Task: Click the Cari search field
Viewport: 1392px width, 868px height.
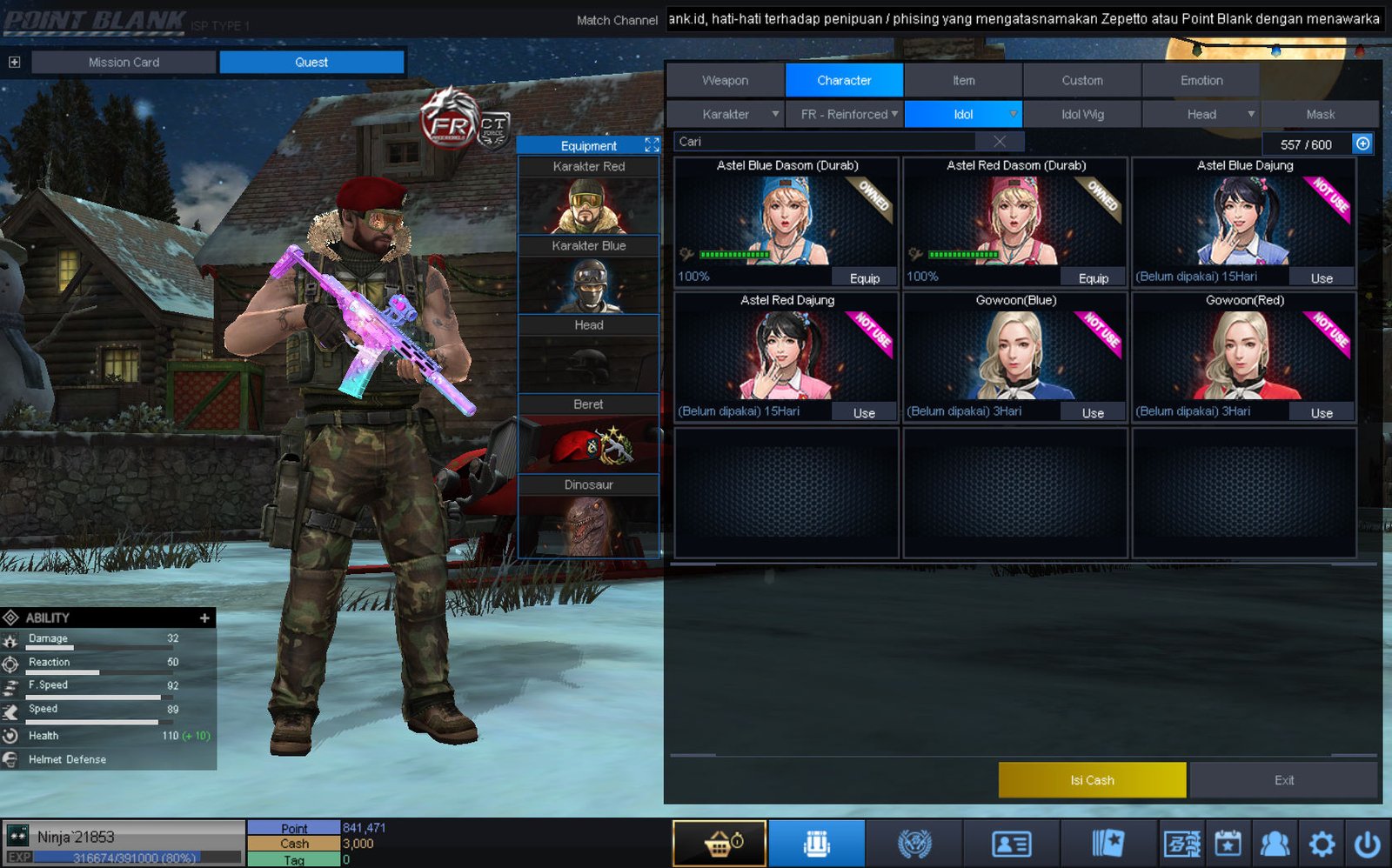Action: point(826,142)
